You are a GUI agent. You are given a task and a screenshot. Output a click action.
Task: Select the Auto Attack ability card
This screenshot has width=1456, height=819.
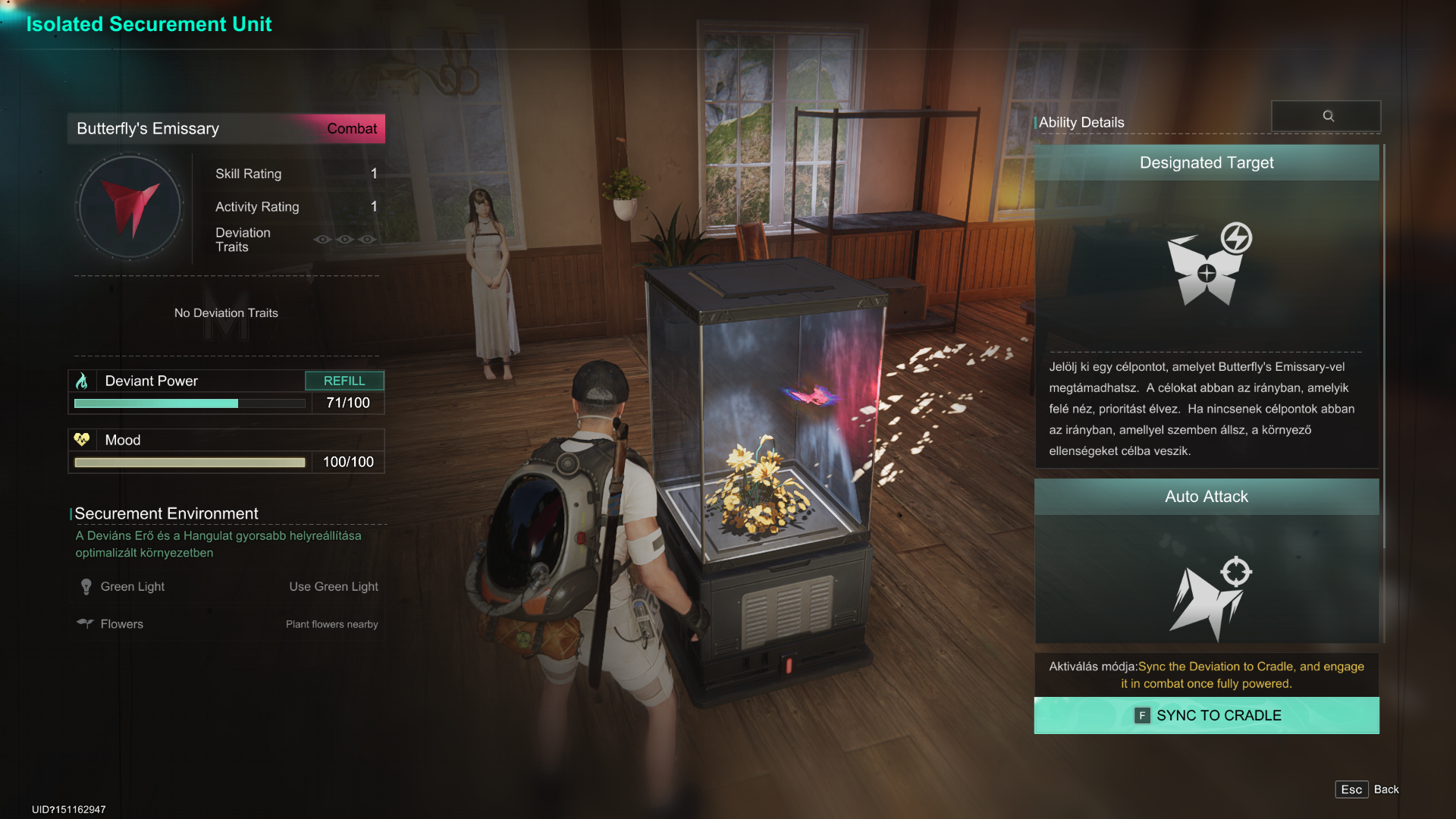click(1206, 561)
